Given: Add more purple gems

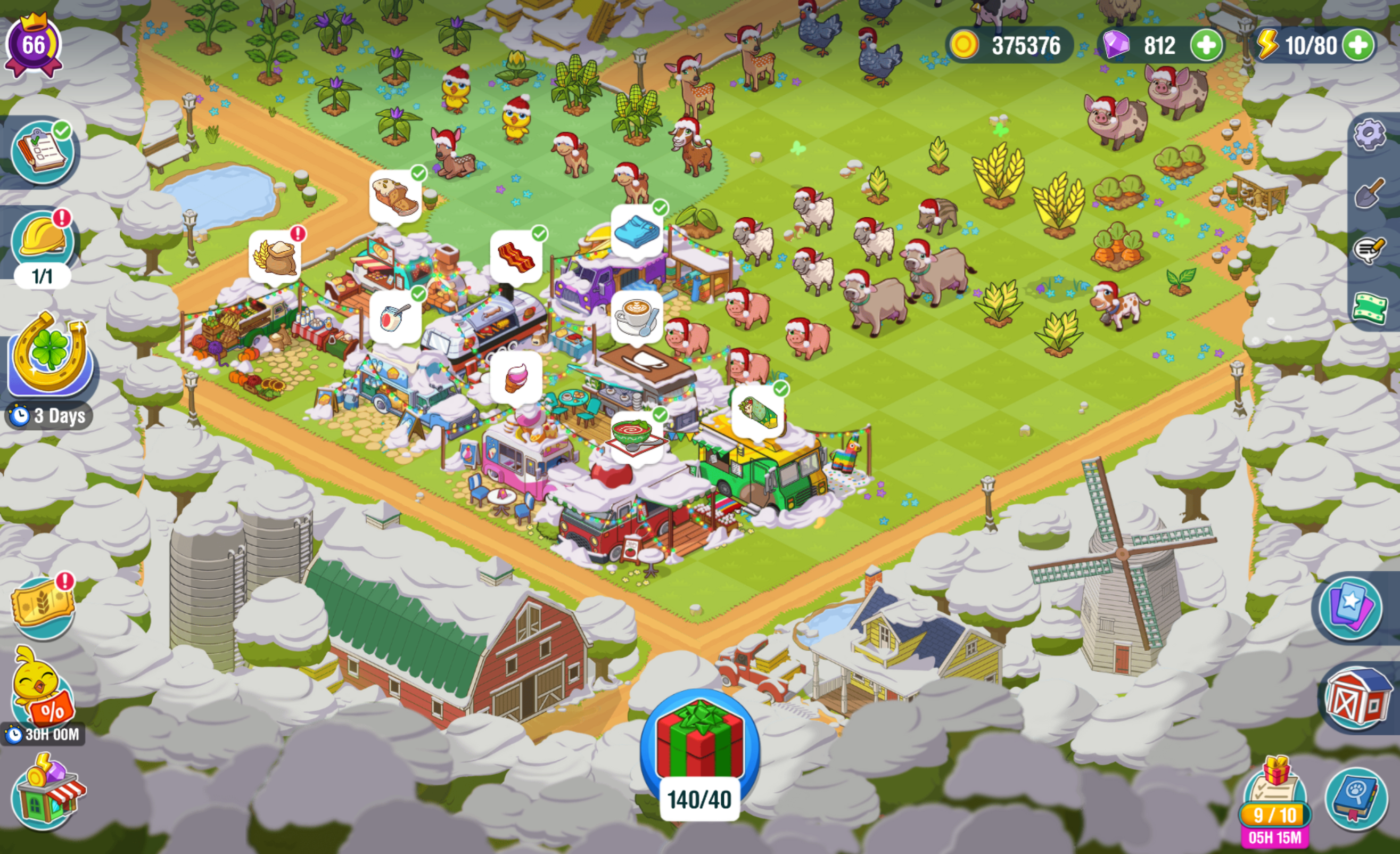Looking at the screenshot, I should tap(1206, 45).
